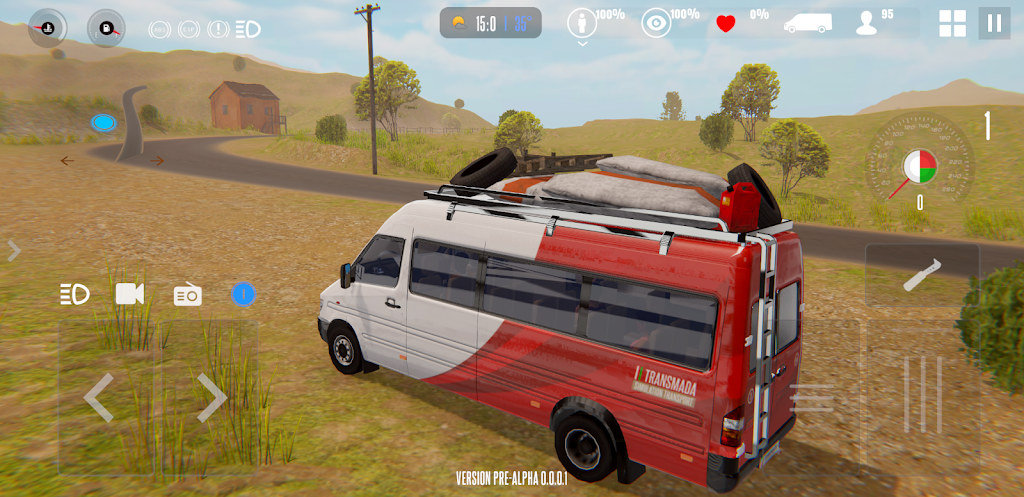Pause the game
Viewport: 1024px width, 497px height.
[x=994, y=23]
